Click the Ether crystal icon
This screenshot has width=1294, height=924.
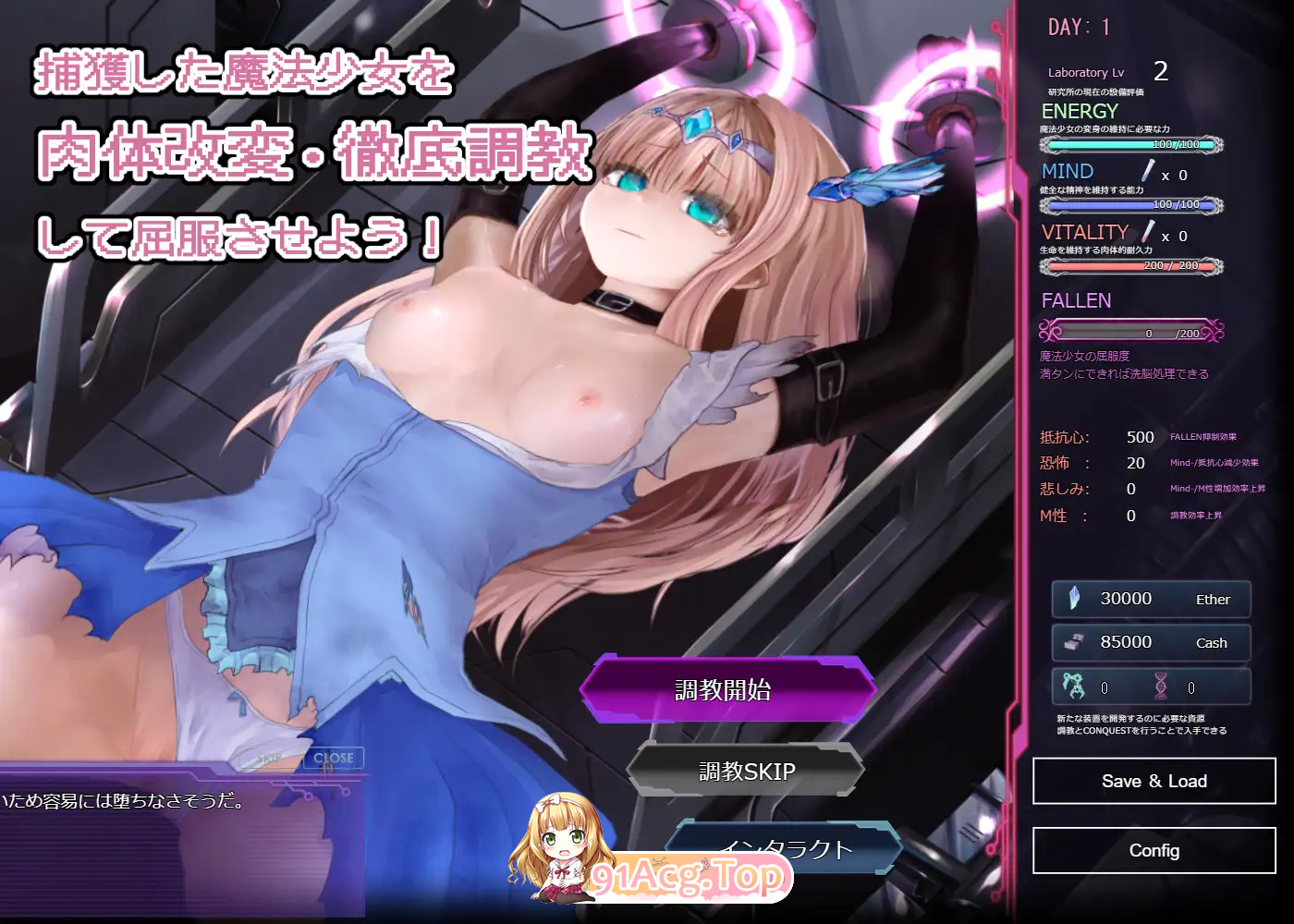[x=1072, y=599]
